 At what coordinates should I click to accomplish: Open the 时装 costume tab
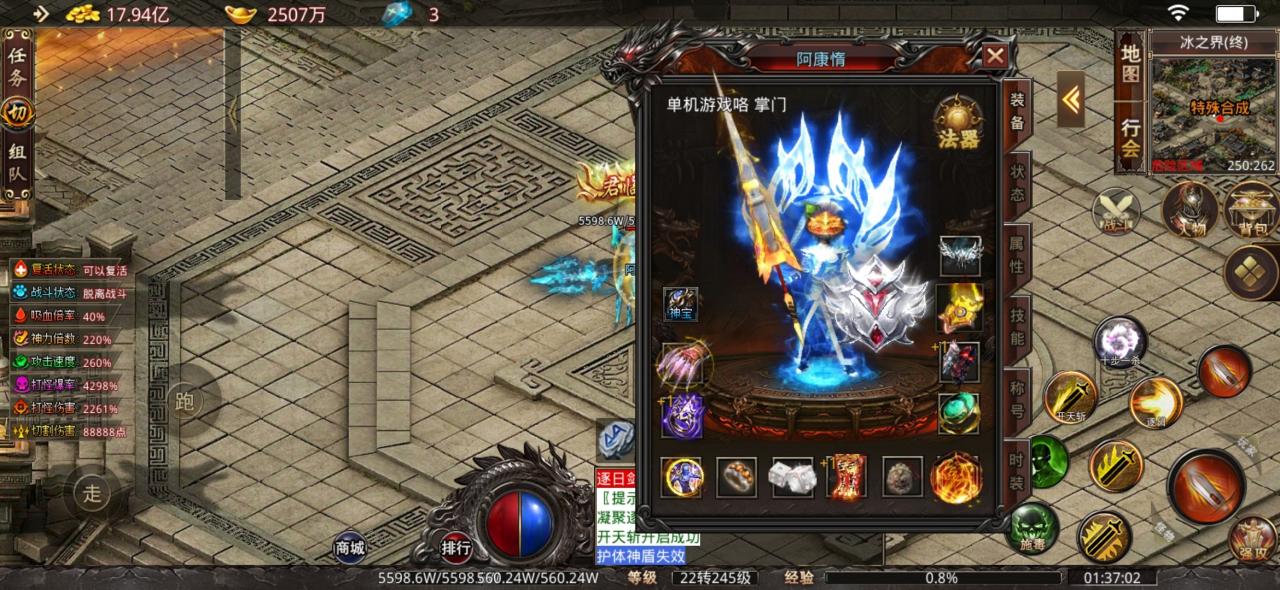click(x=1016, y=470)
